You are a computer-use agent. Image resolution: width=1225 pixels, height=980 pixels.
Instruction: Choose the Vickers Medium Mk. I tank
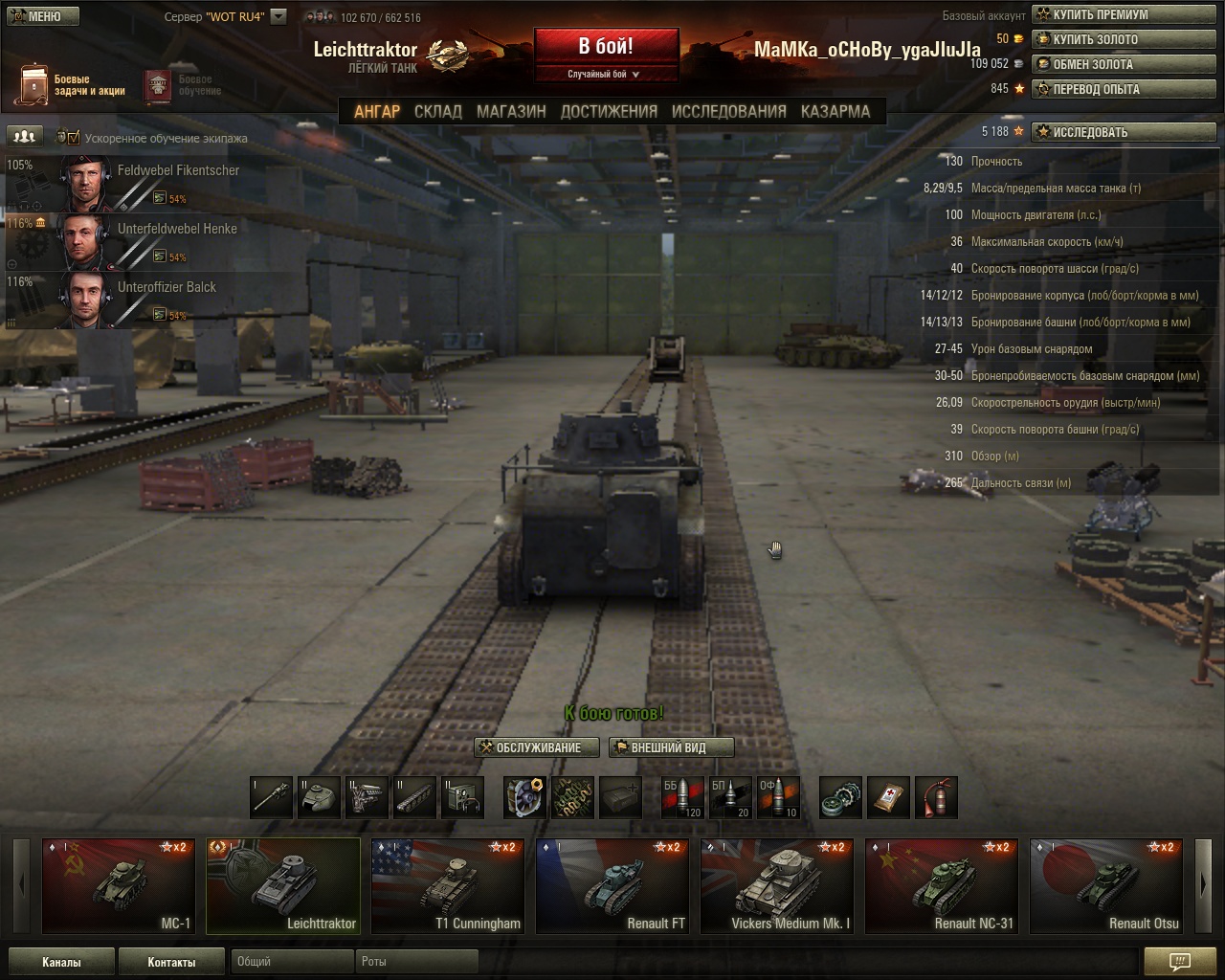(x=777, y=886)
